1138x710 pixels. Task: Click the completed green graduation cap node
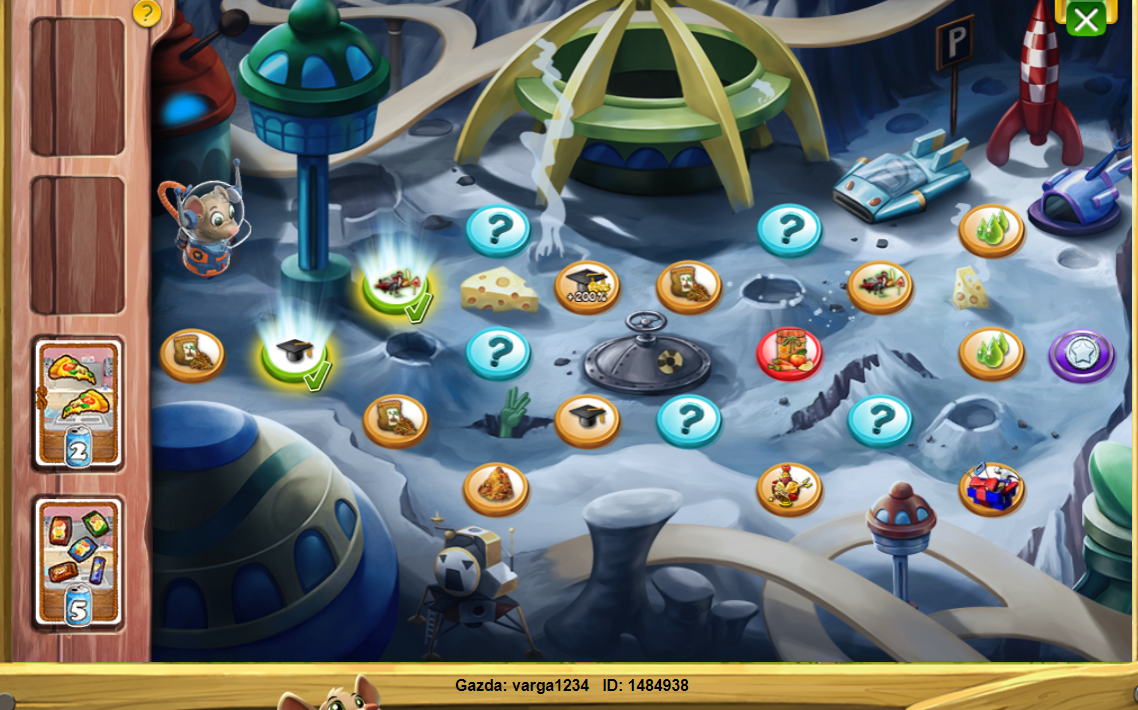coord(295,356)
